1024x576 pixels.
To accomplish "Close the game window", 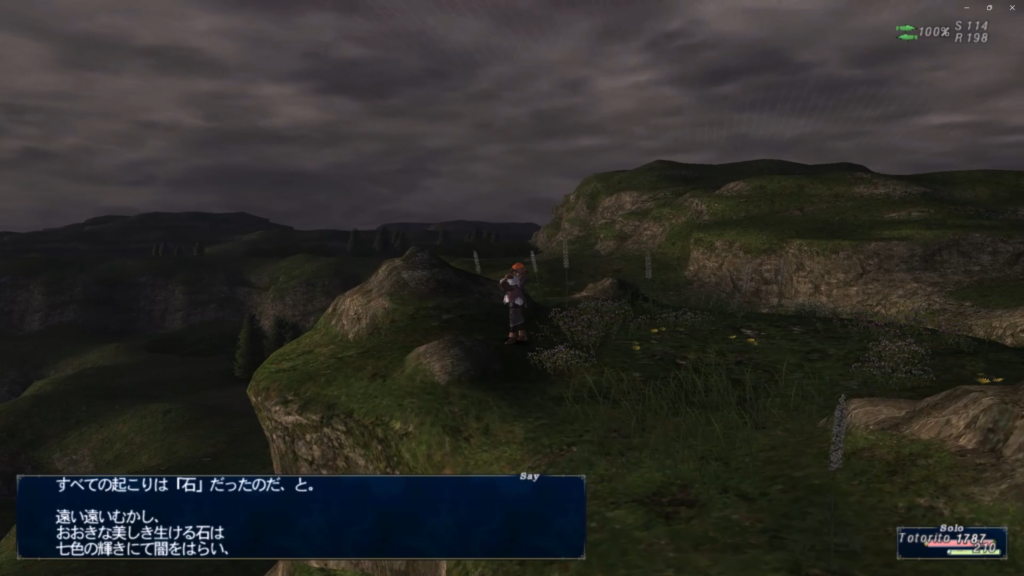I will 1011,7.
